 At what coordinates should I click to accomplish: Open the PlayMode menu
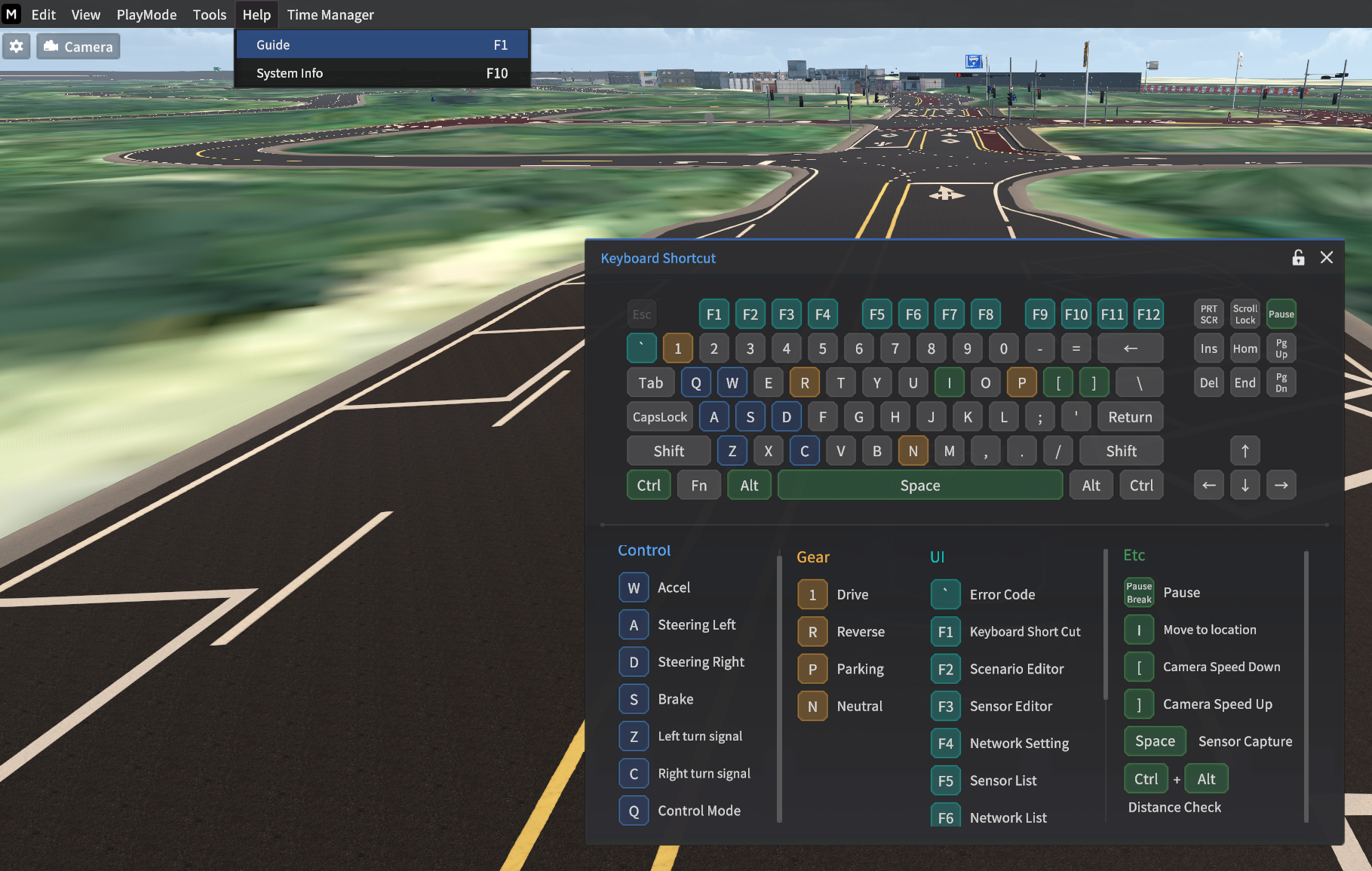click(x=146, y=14)
